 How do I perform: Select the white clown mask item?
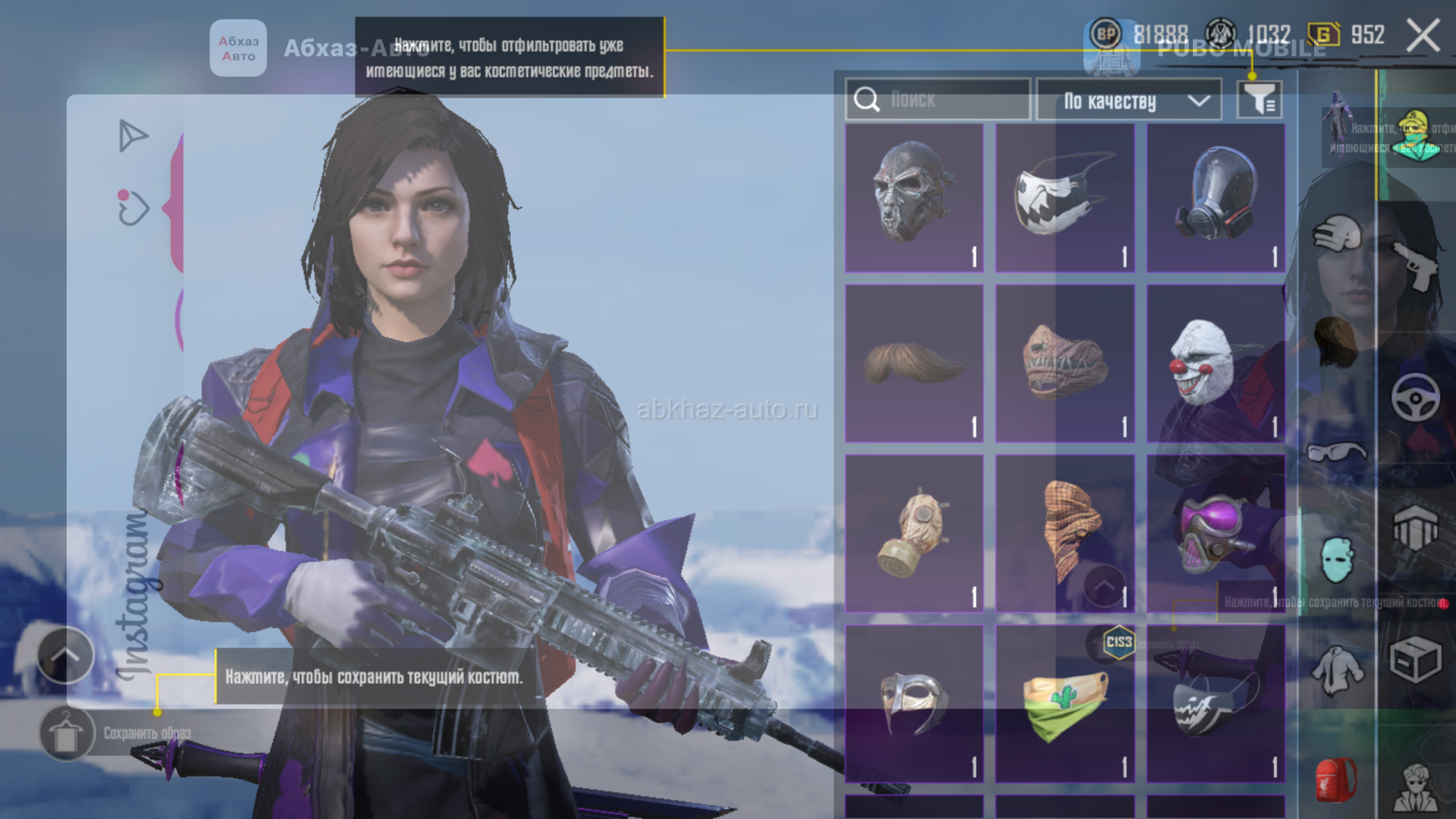[x=1215, y=364]
